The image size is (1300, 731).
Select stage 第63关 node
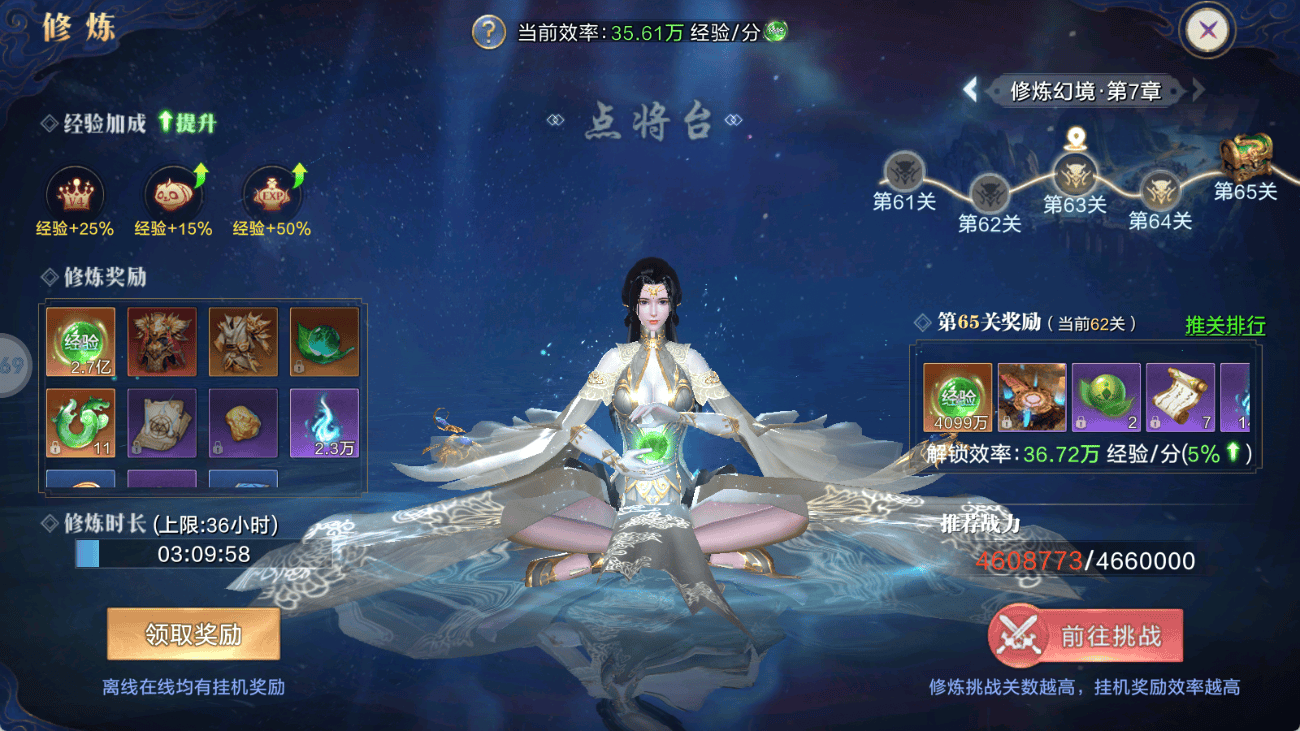[x=1075, y=174]
